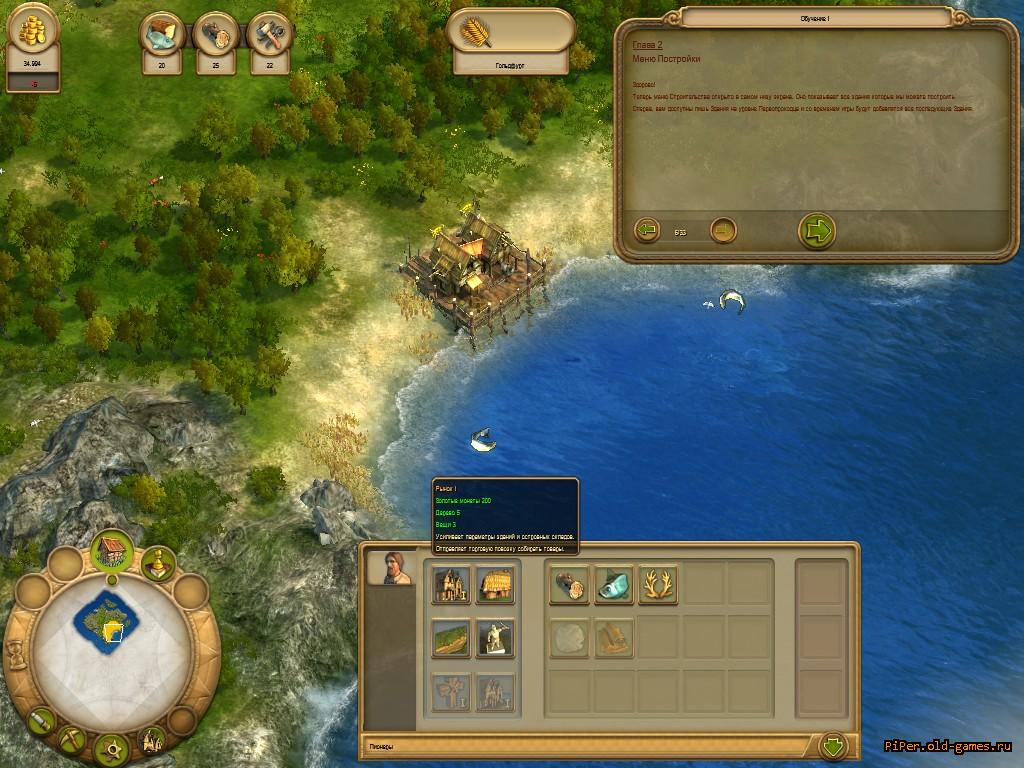
Task: Click the island on the minimap
Action: pyautogui.click(x=104, y=620)
